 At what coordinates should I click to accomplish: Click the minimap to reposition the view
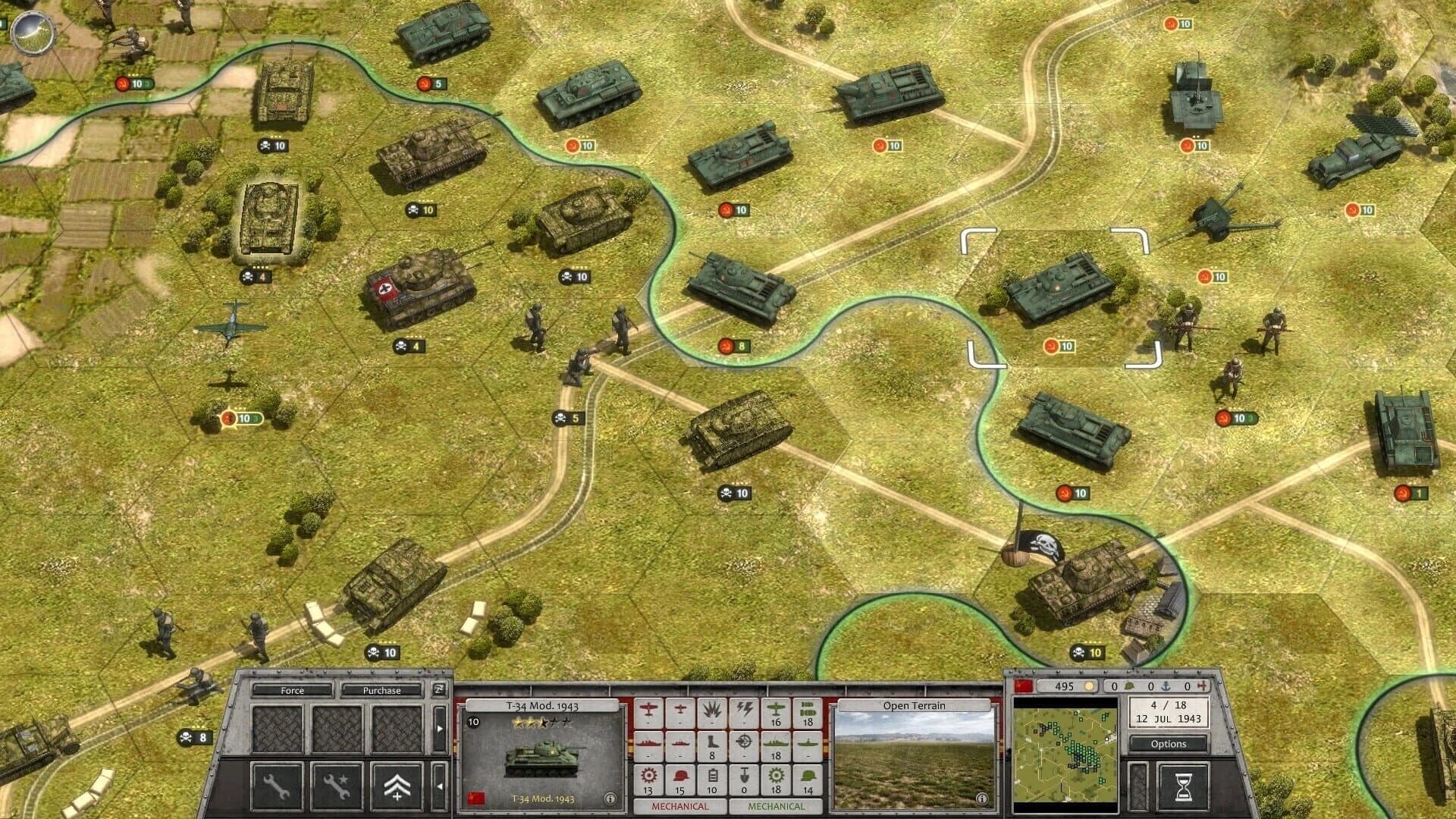coord(1064,753)
